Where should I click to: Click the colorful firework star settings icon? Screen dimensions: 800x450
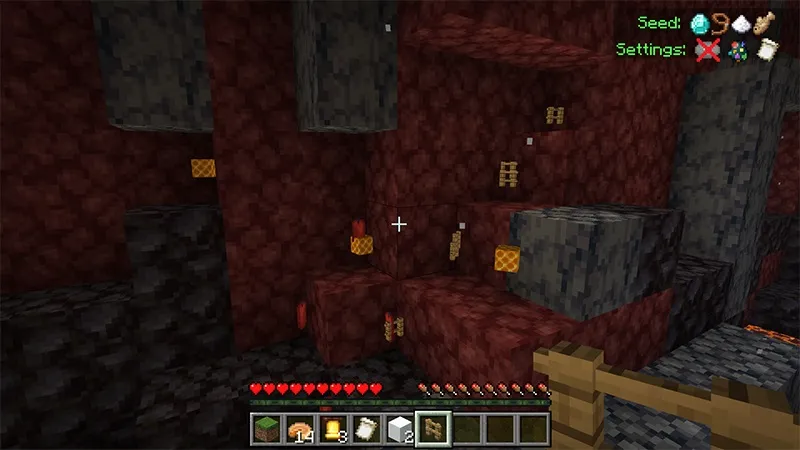(x=735, y=49)
